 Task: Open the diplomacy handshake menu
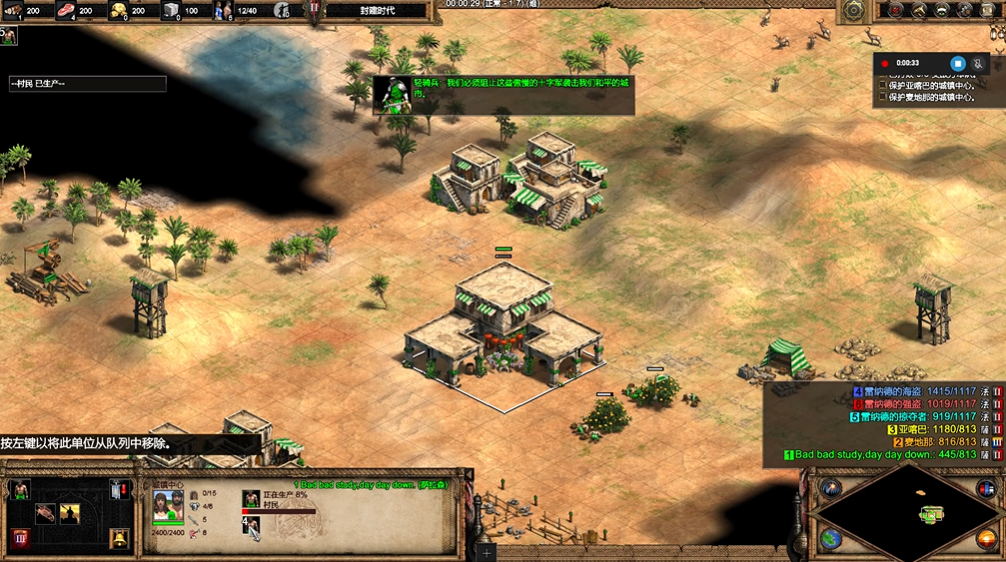tap(942, 10)
